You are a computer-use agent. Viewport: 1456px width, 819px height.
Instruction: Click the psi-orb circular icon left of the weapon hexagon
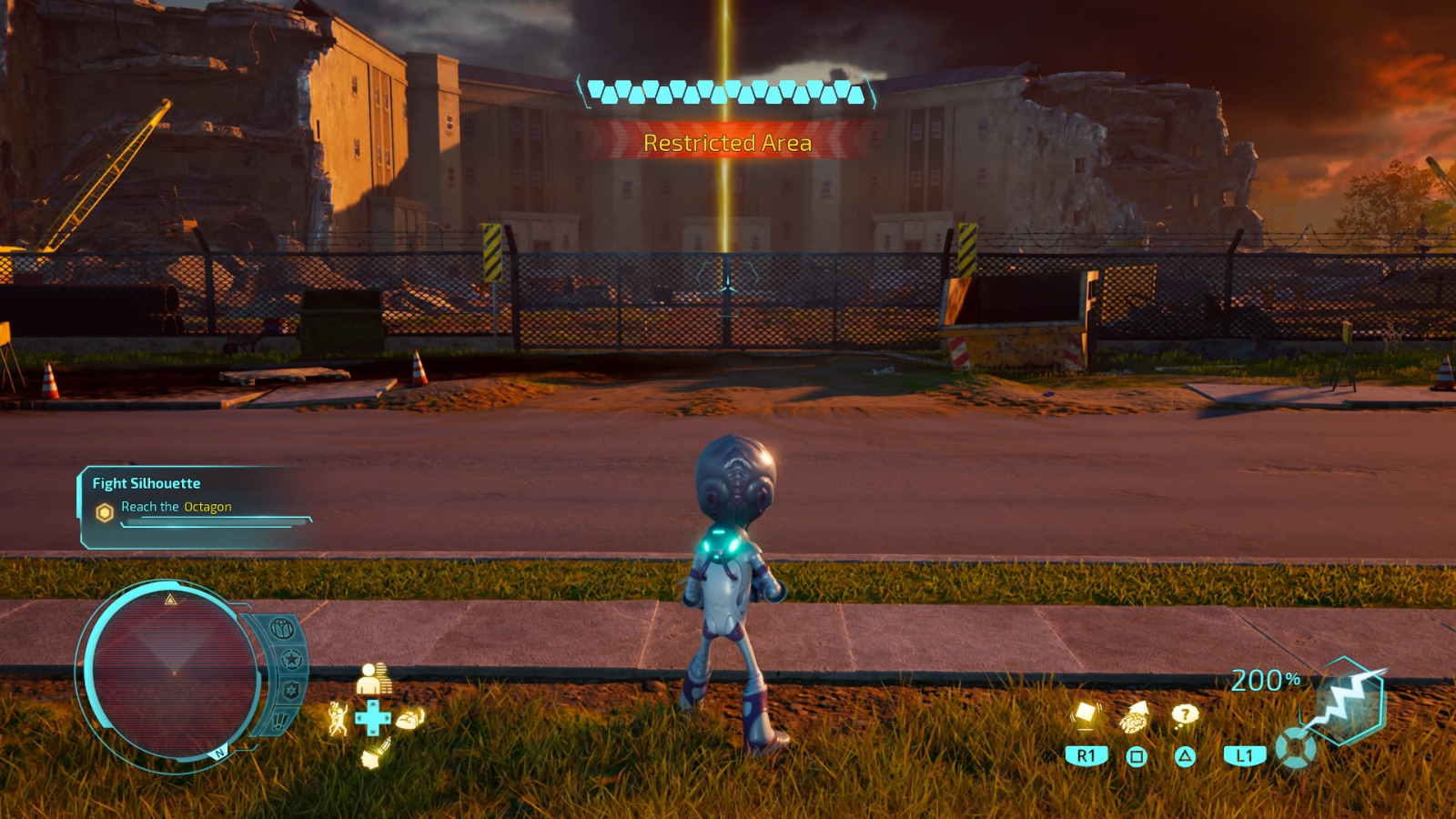pos(1293,748)
